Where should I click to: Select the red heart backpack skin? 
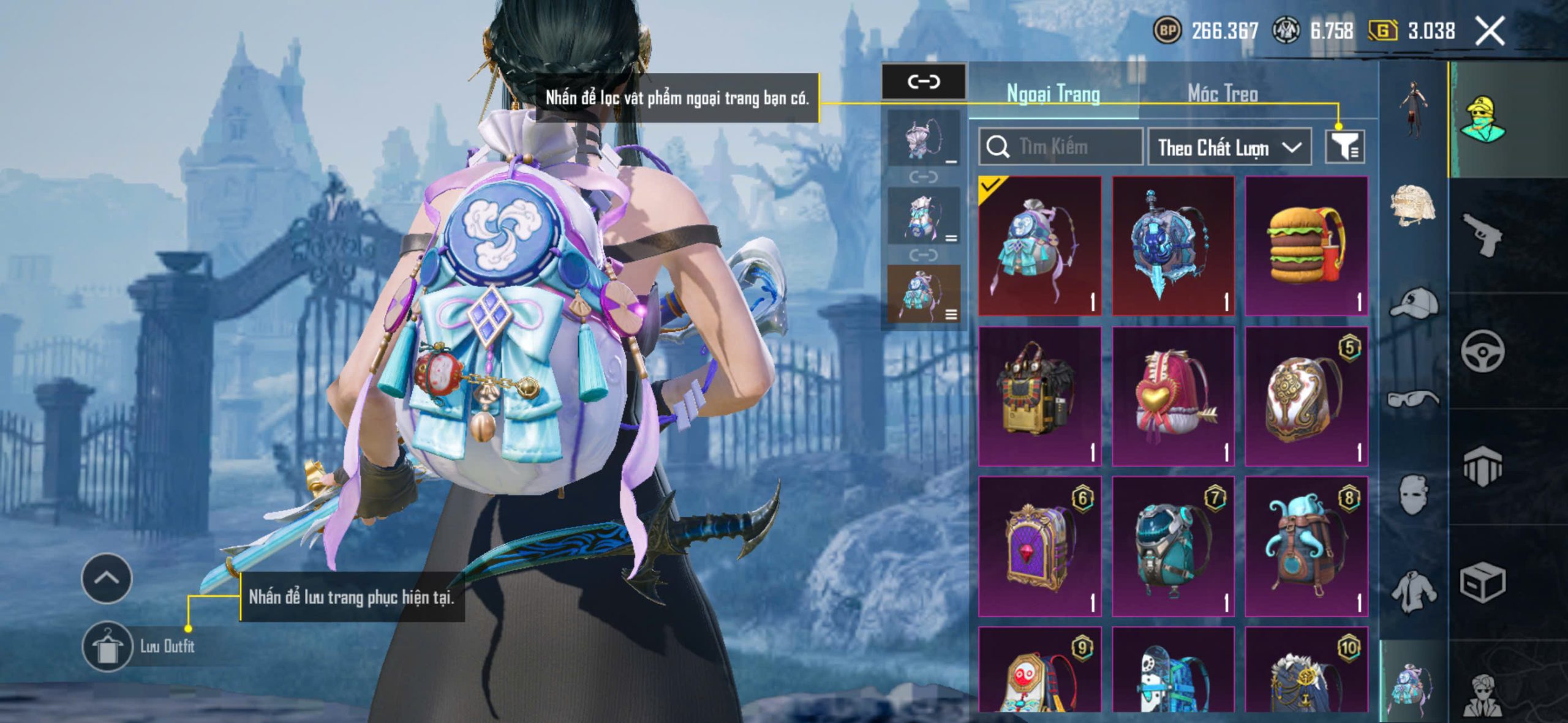pos(1172,396)
